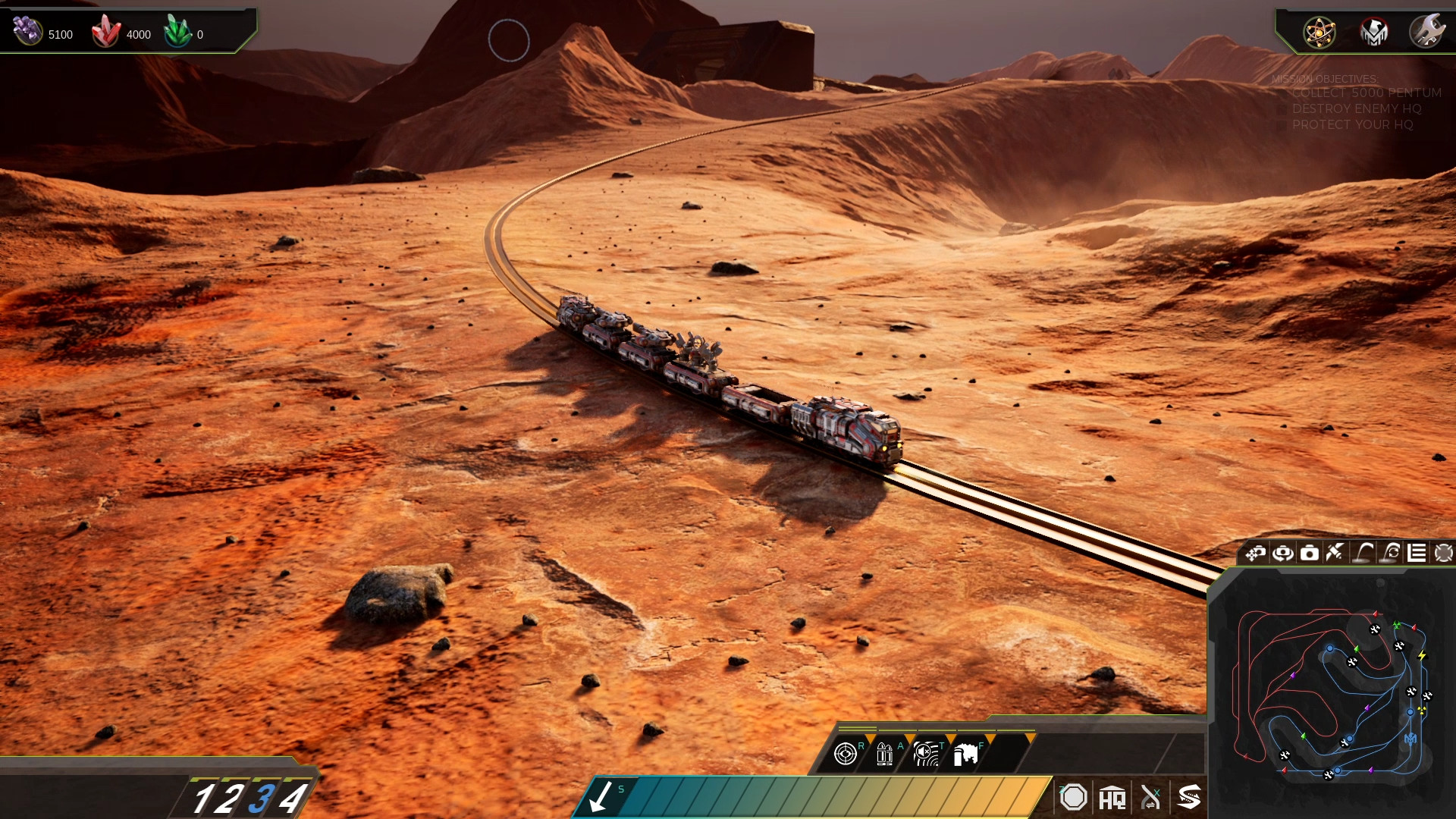The width and height of the screenshot is (1456, 819).
Task: Activate the smoke stack ability
Action: click(965, 754)
